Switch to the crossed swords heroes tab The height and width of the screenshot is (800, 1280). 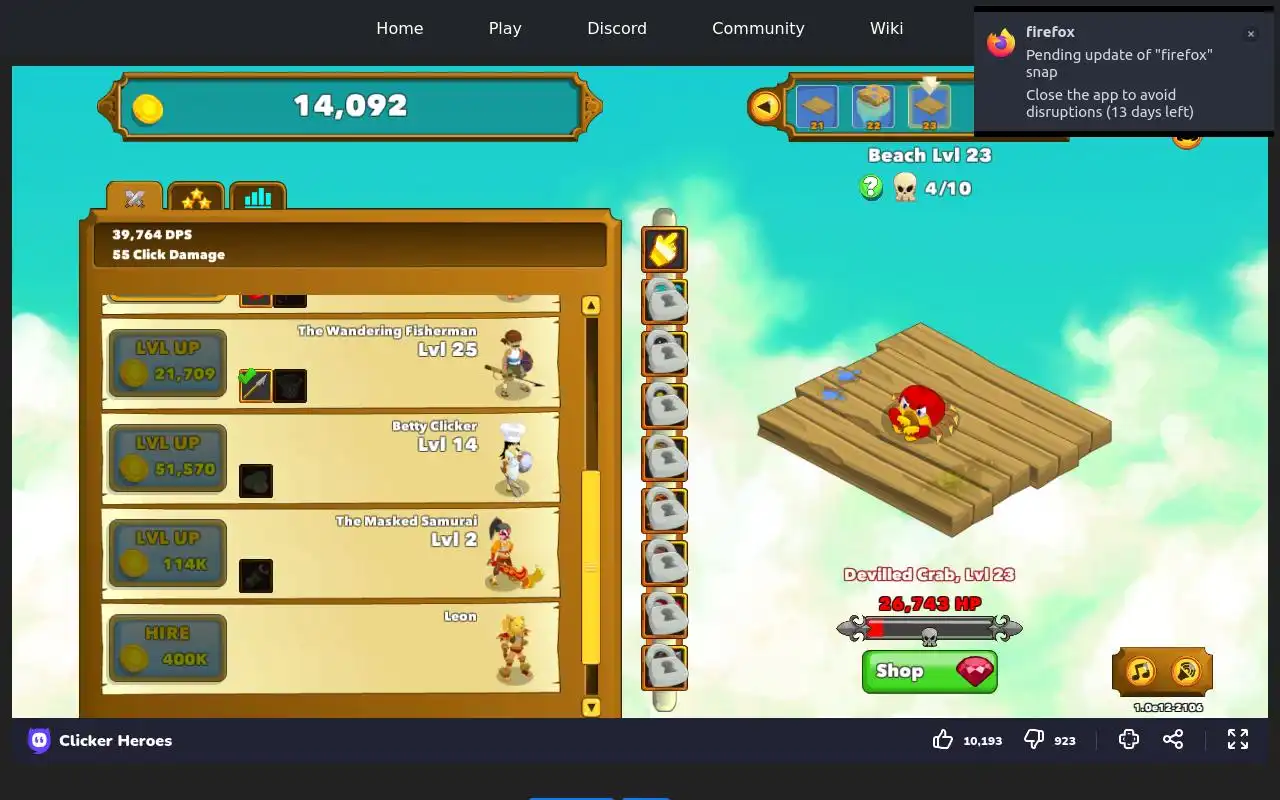(x=135, y=198)
